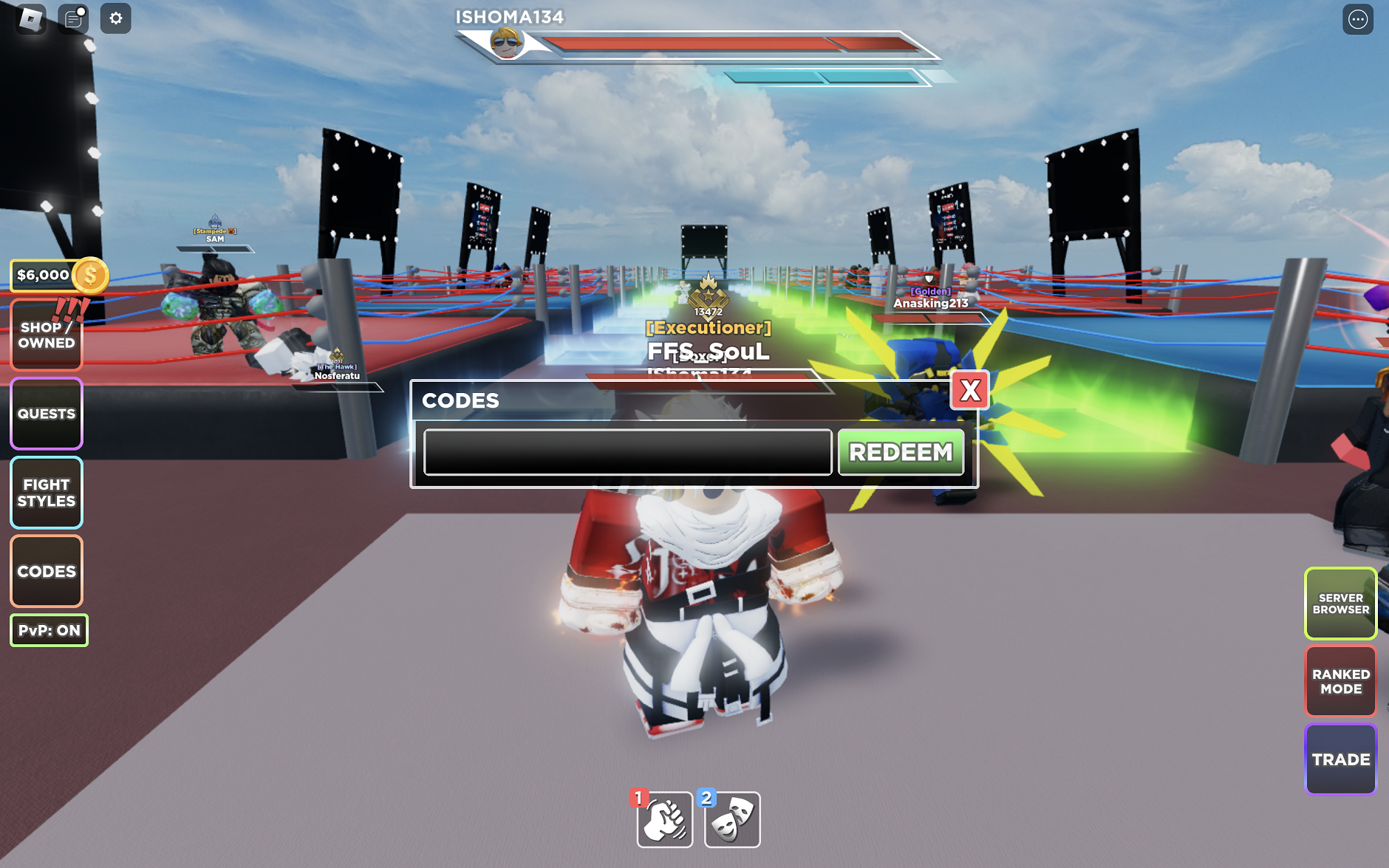Close the CODES dialog with the X button
Viewport: 1389px width, 868px height.
click(972, 391)
